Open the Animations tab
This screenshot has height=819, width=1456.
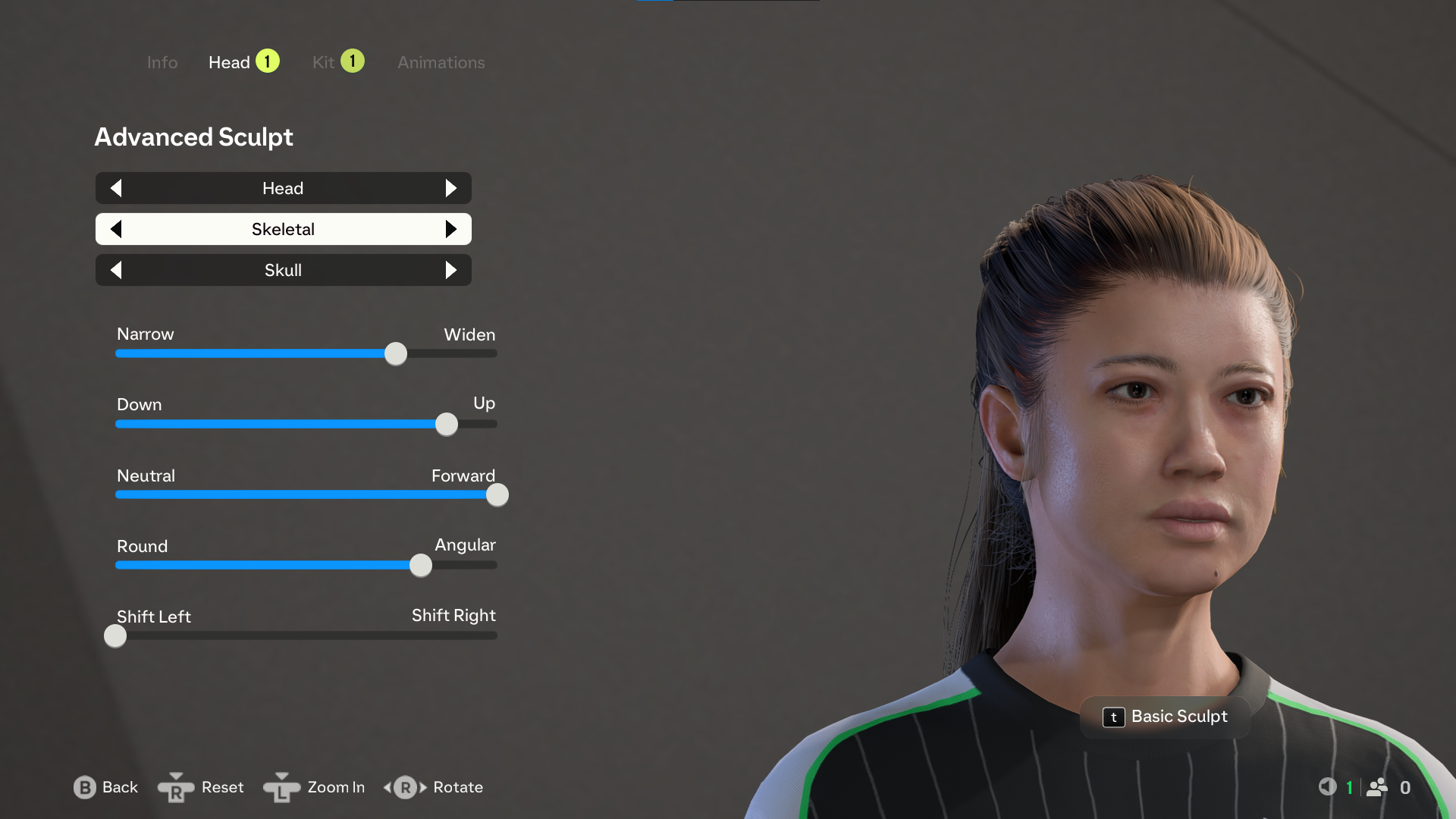click(441, 62)
